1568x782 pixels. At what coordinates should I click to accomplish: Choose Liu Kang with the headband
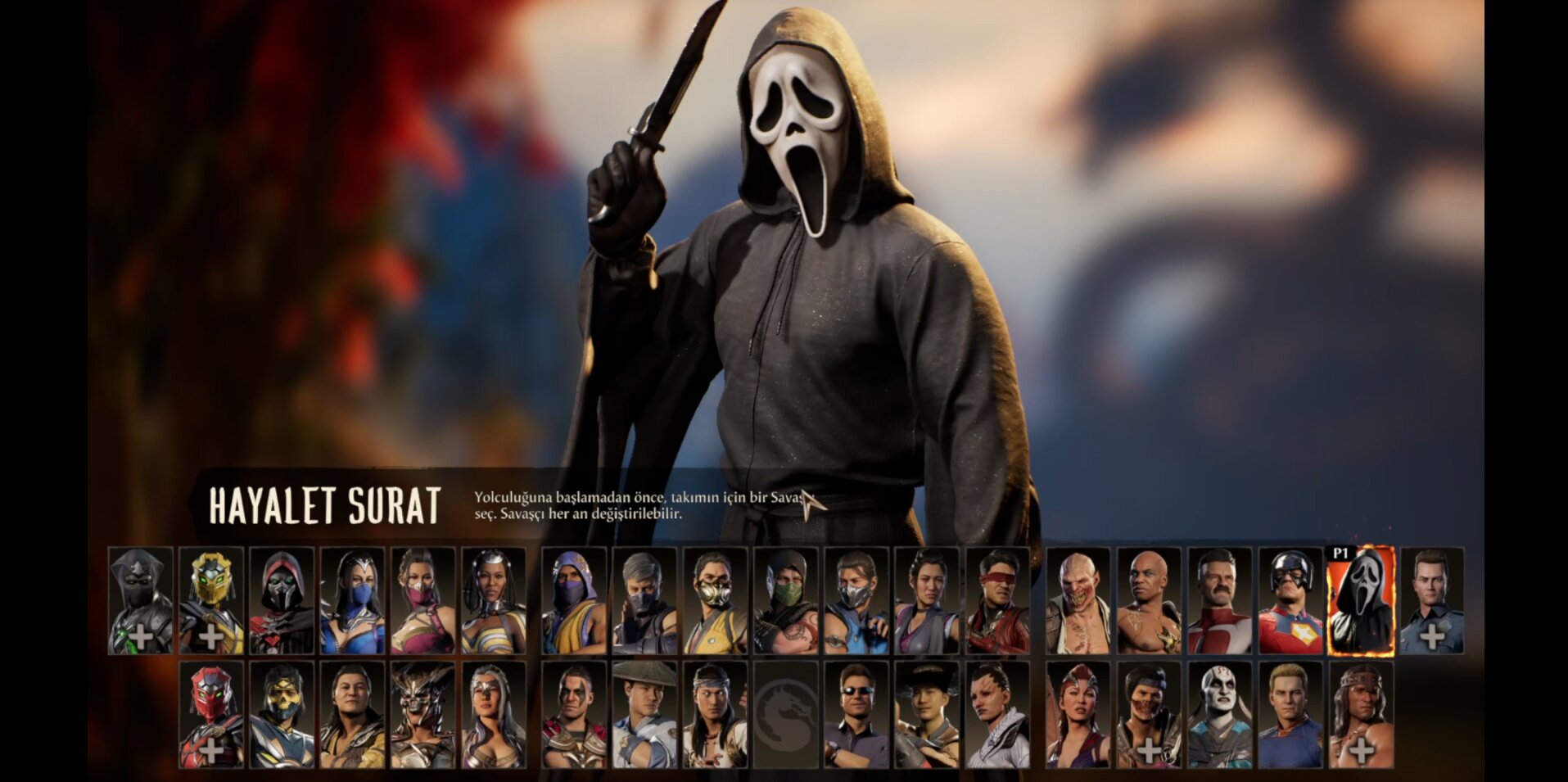(714, 715)
